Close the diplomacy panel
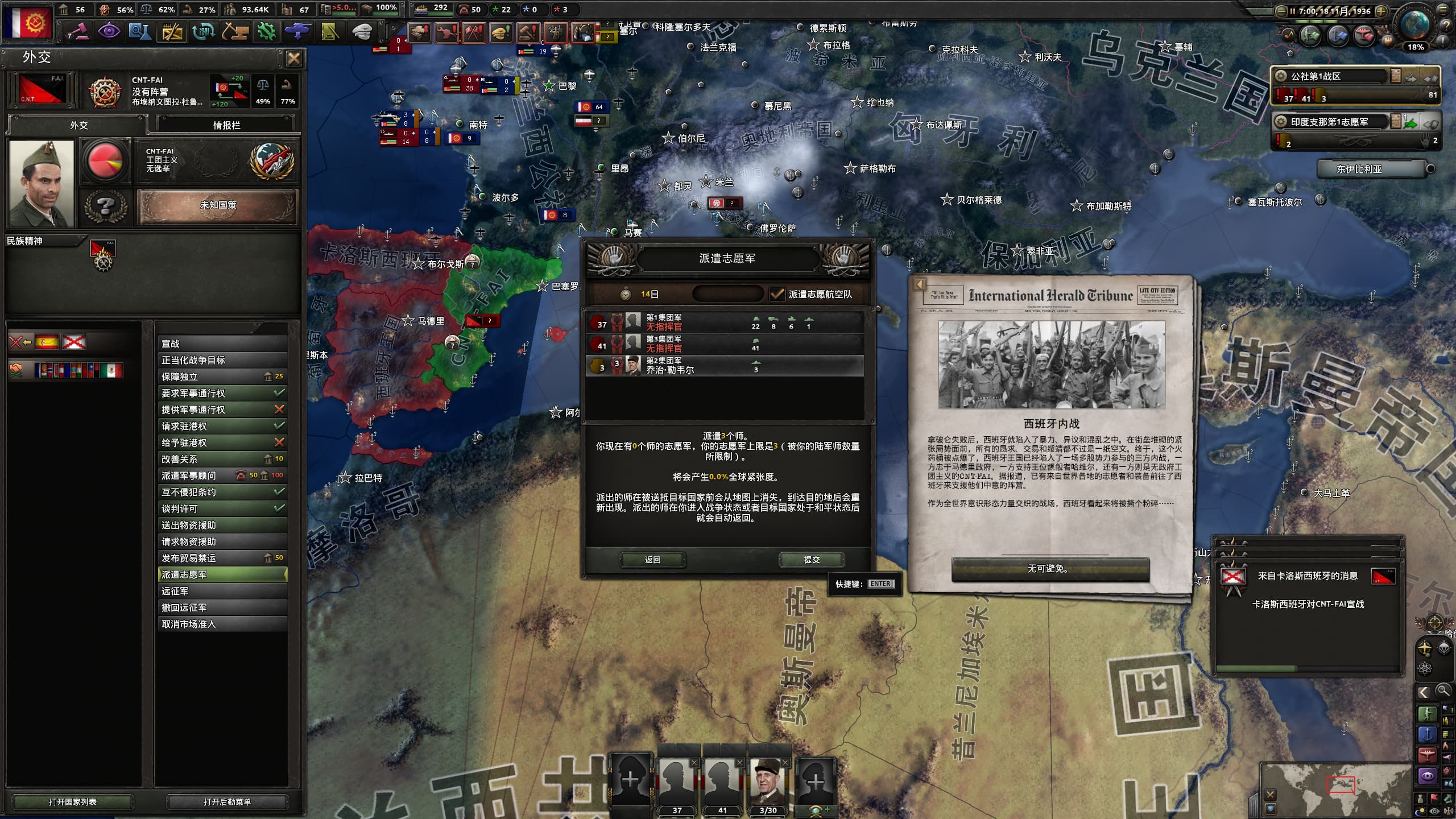 click(293, 58)
